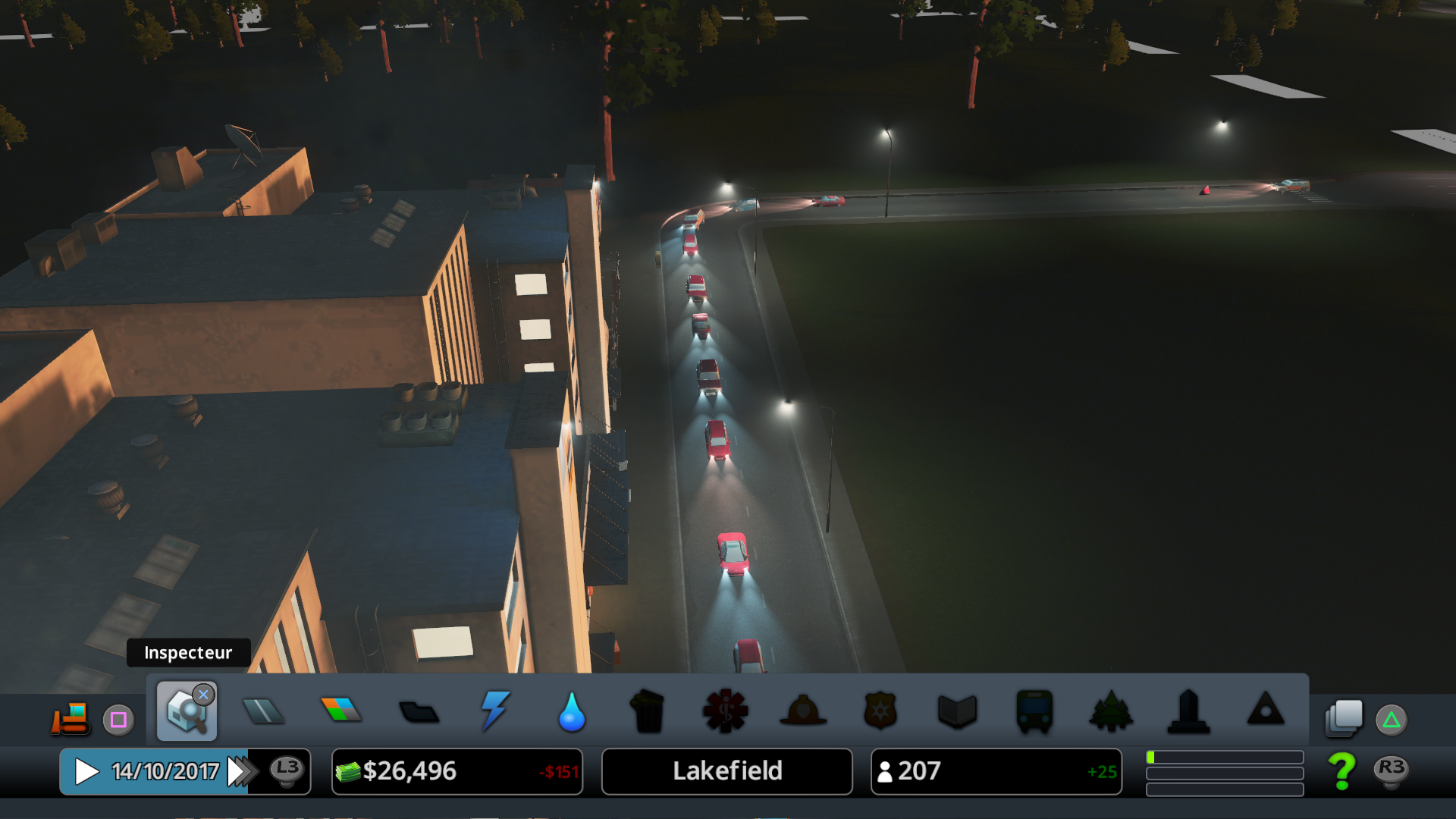Open the monuments unique buildings menu
1456x819 pixels.
1188,711
